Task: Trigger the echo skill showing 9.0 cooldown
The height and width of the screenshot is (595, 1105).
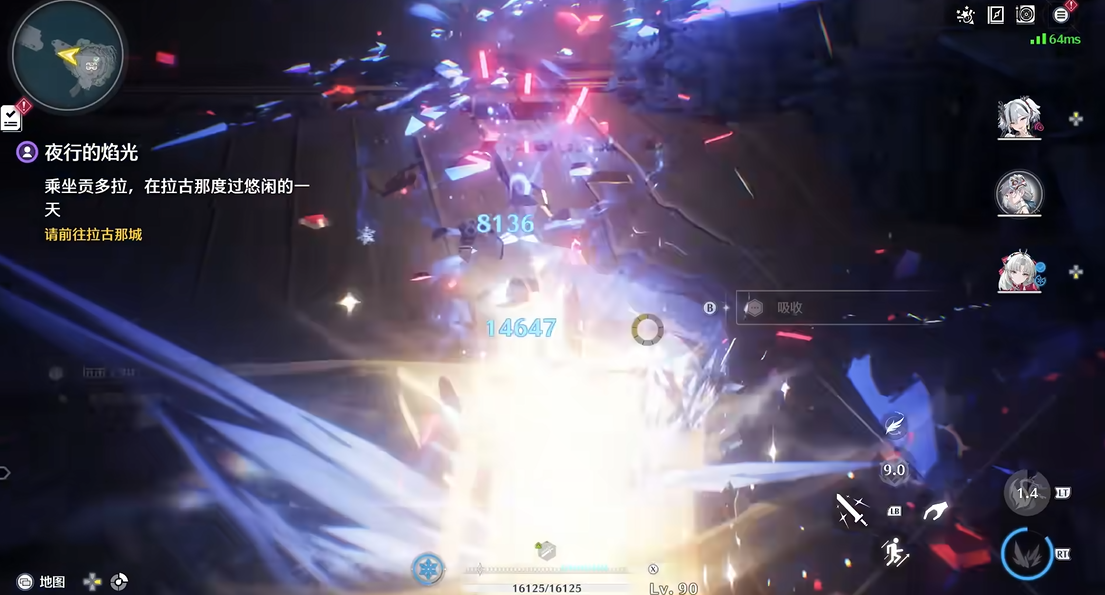Action: (x=893, y=470)
